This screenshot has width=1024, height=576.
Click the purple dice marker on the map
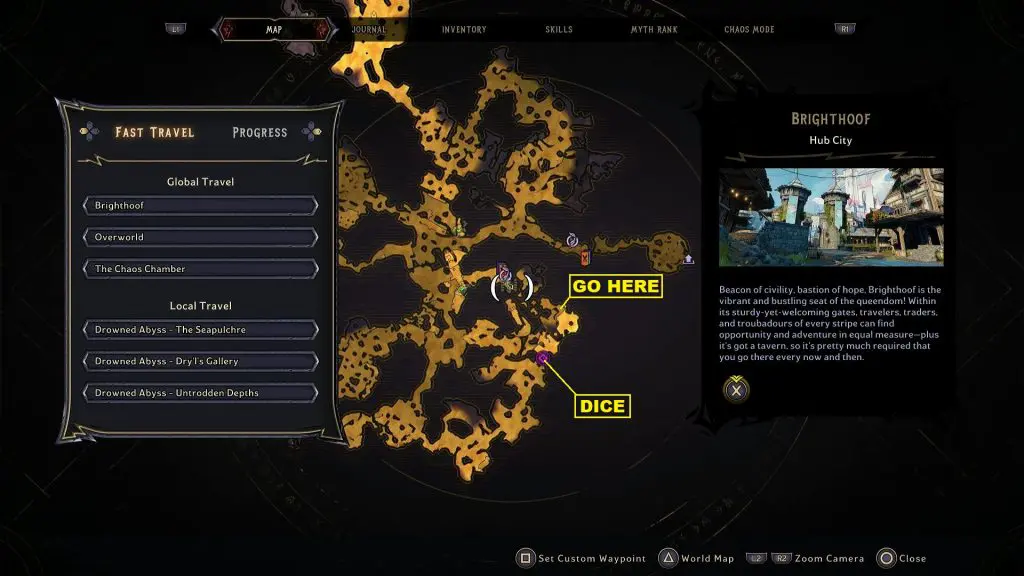[543, 357]
